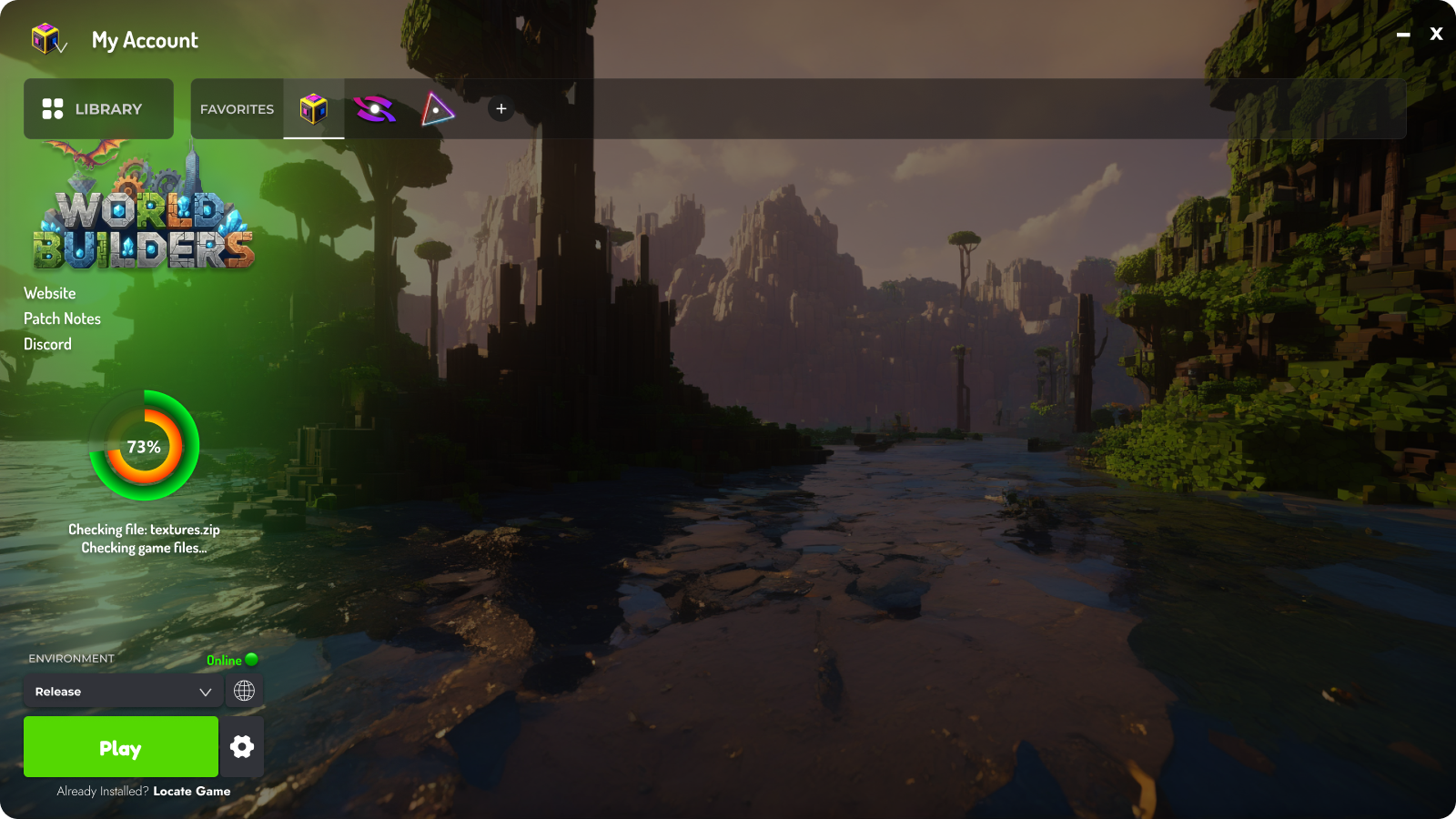
Task: Open the globe region selector icon
Action: click(x=244, y=691)
